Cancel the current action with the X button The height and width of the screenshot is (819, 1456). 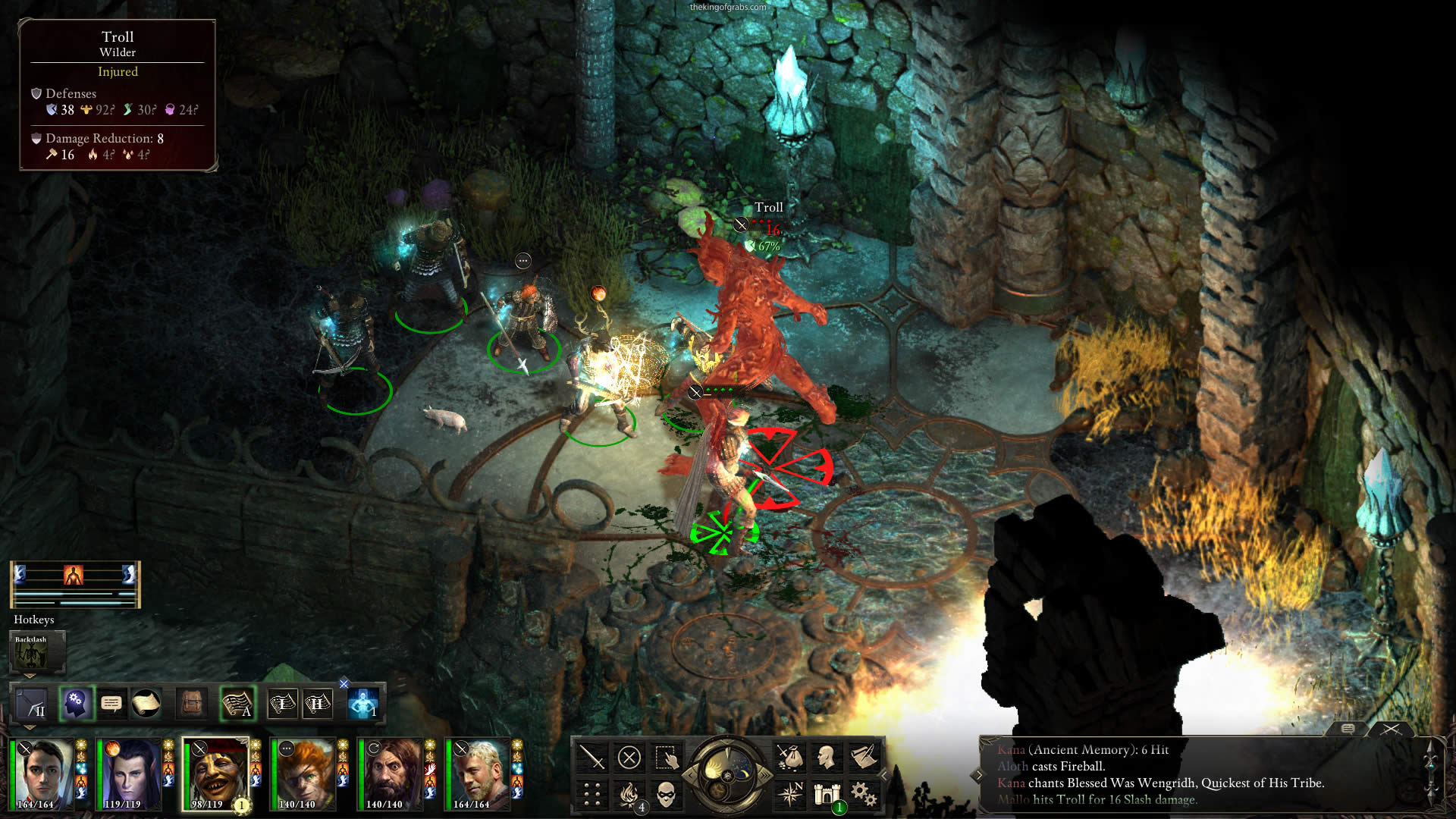[x=629, y=757]
